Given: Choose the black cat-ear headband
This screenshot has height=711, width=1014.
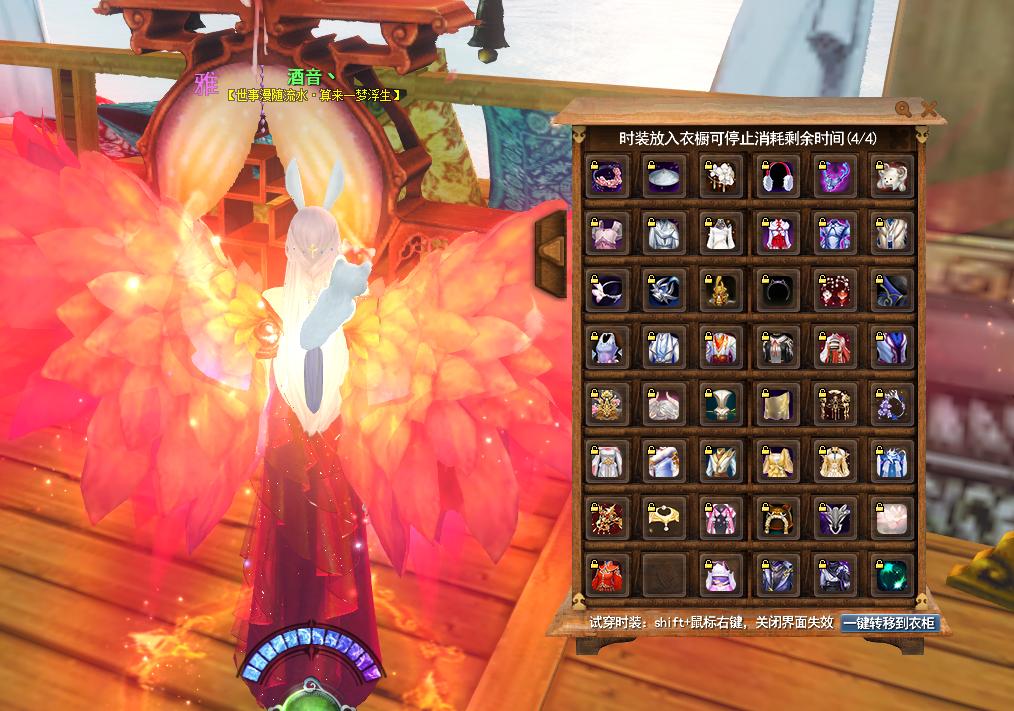Looking at the screenshot, I should point(777,291).
